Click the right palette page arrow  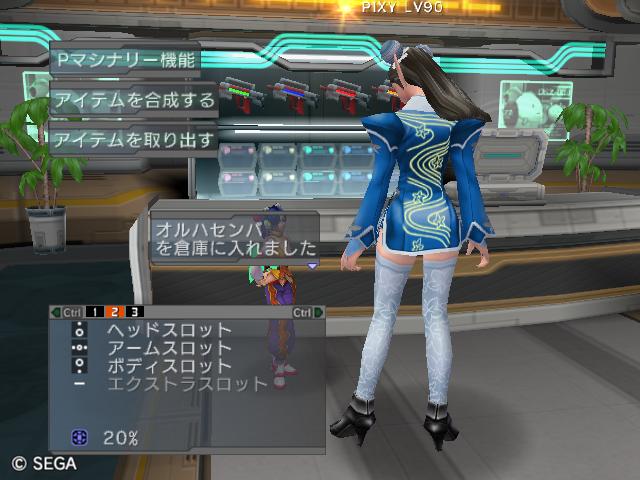[x=320, y=312]
